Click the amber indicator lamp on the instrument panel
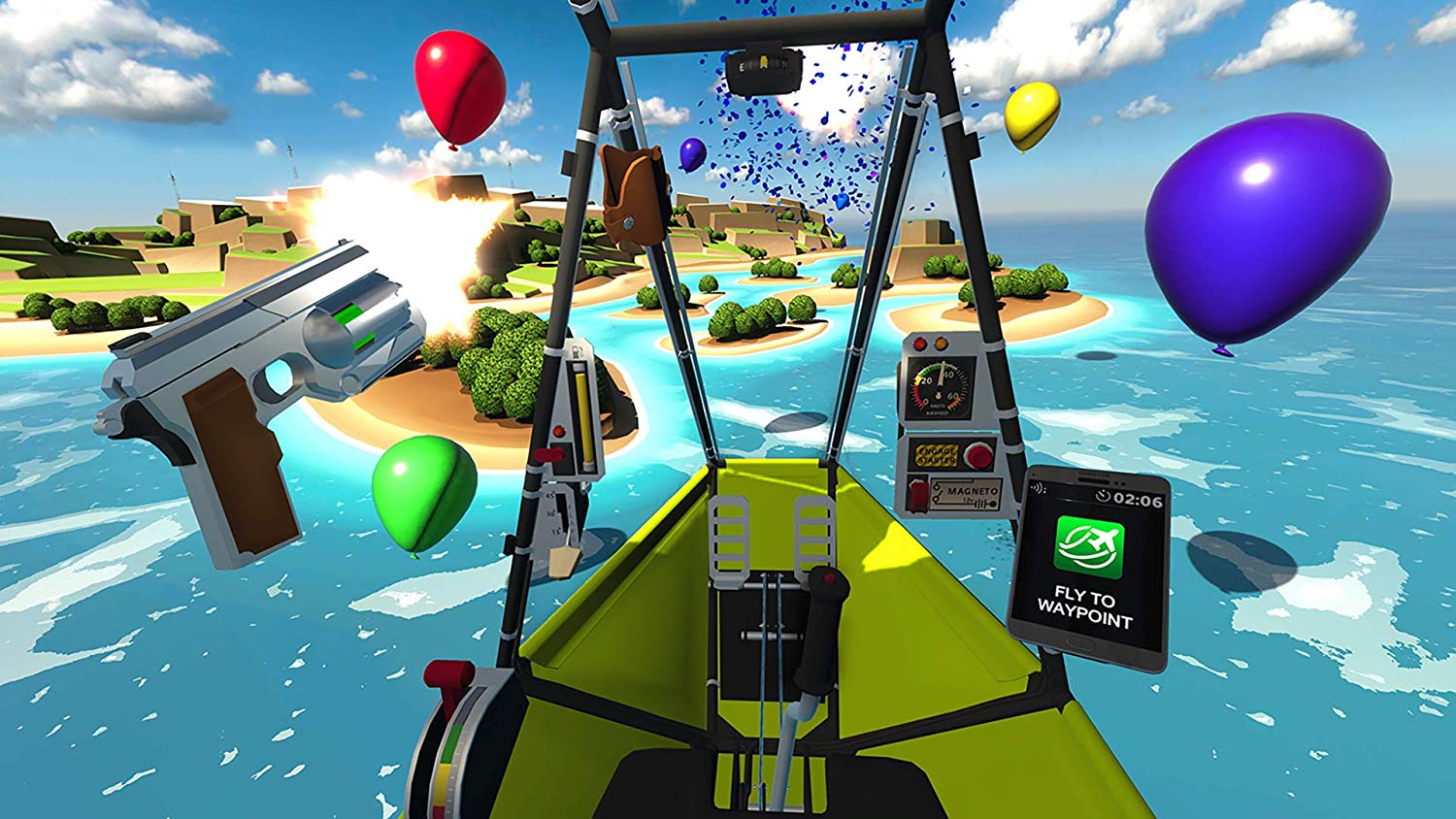The height and width of the screenshot is (819, 1456). [x=941, y=344]
